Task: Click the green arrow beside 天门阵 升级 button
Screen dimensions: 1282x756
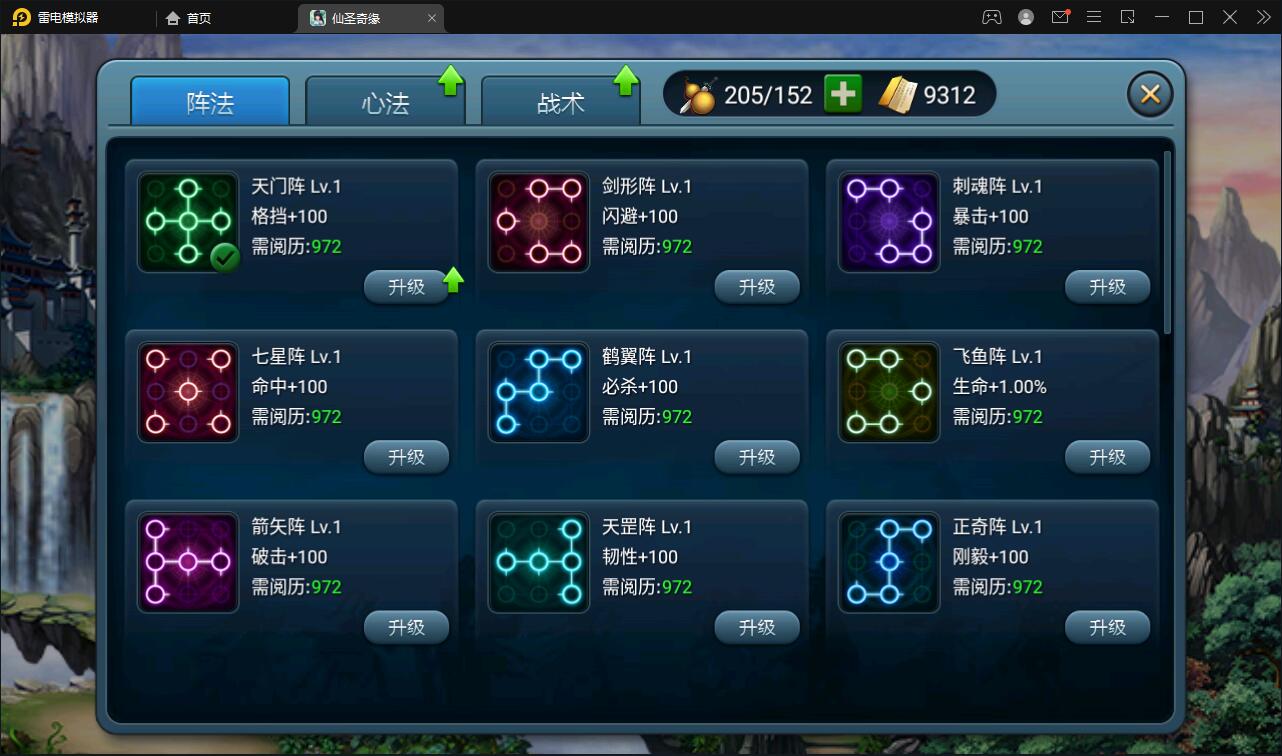Action: [x=451, y=281]
